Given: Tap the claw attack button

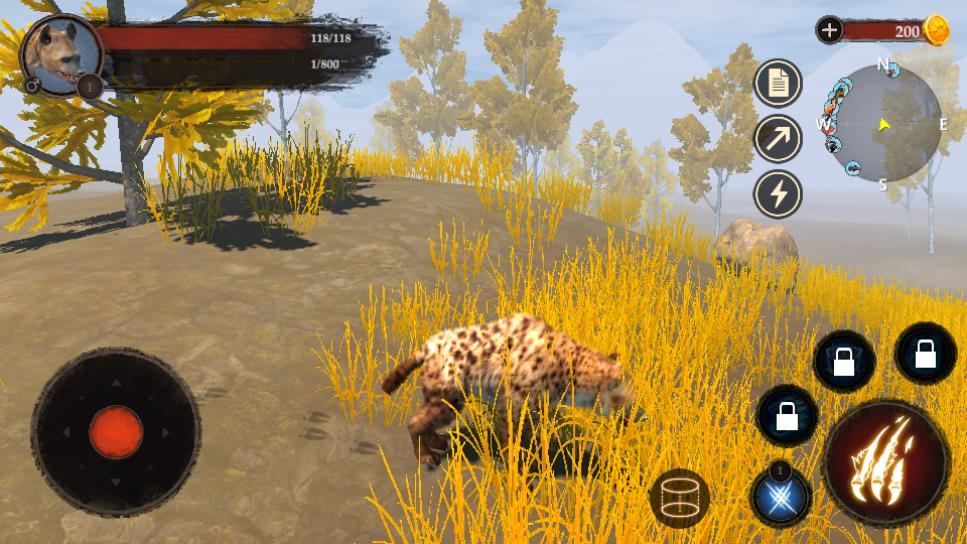Looking at the screenshot, I should [885, 463].
